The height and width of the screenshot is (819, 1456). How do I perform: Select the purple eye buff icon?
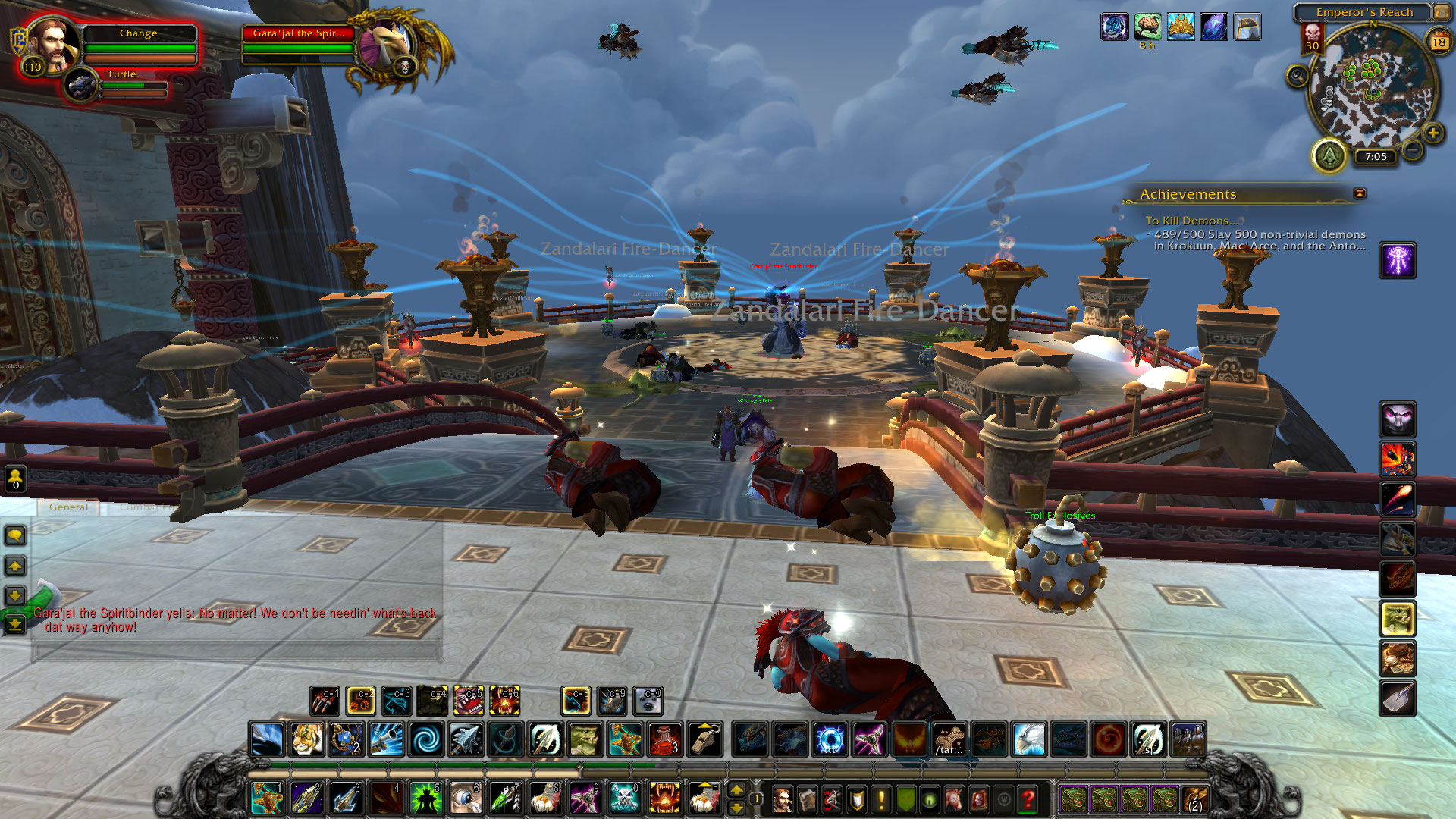1114,27
